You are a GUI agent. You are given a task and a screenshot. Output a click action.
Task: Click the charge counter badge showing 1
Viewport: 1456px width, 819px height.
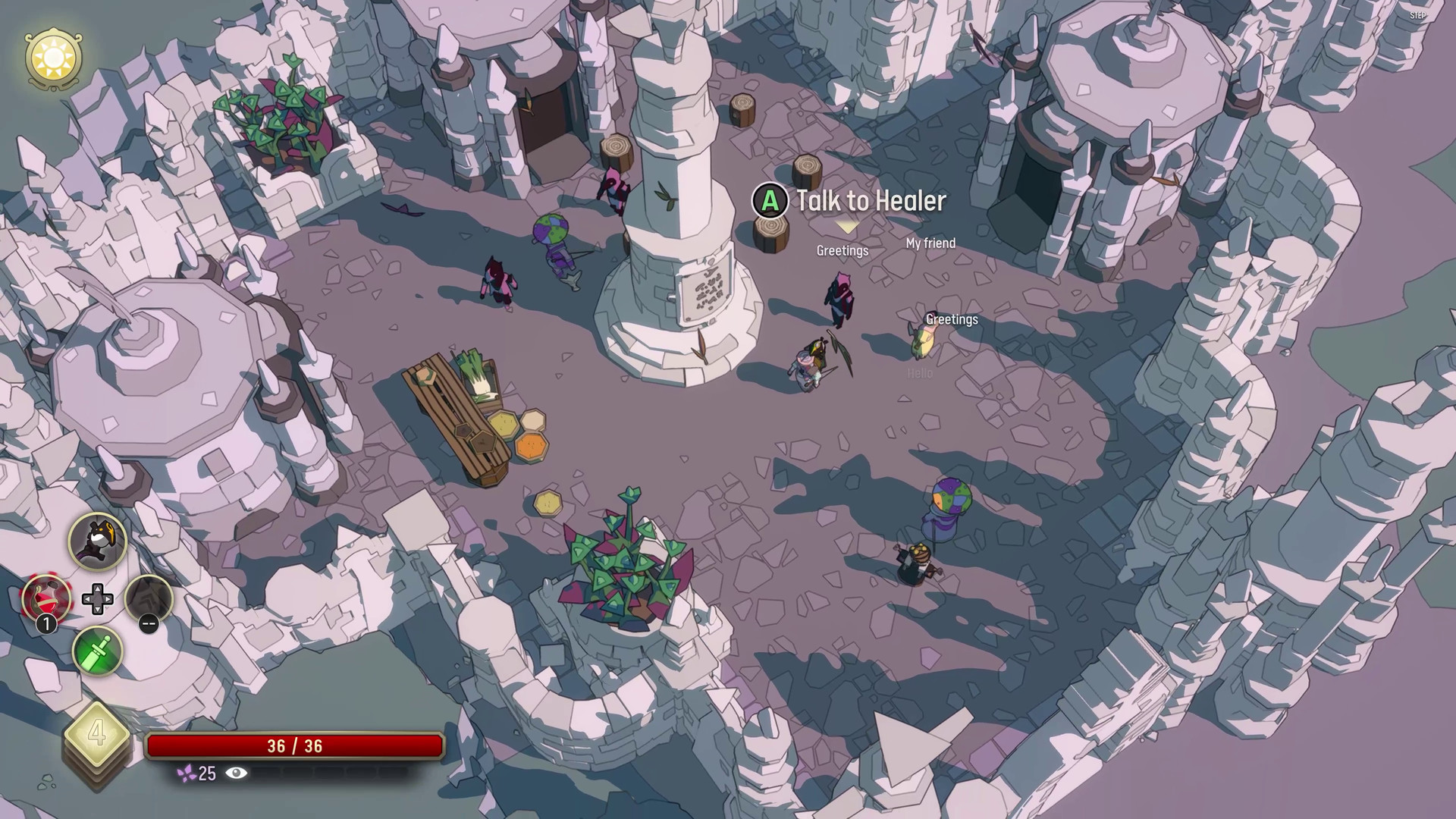click(x=45, y=623)
